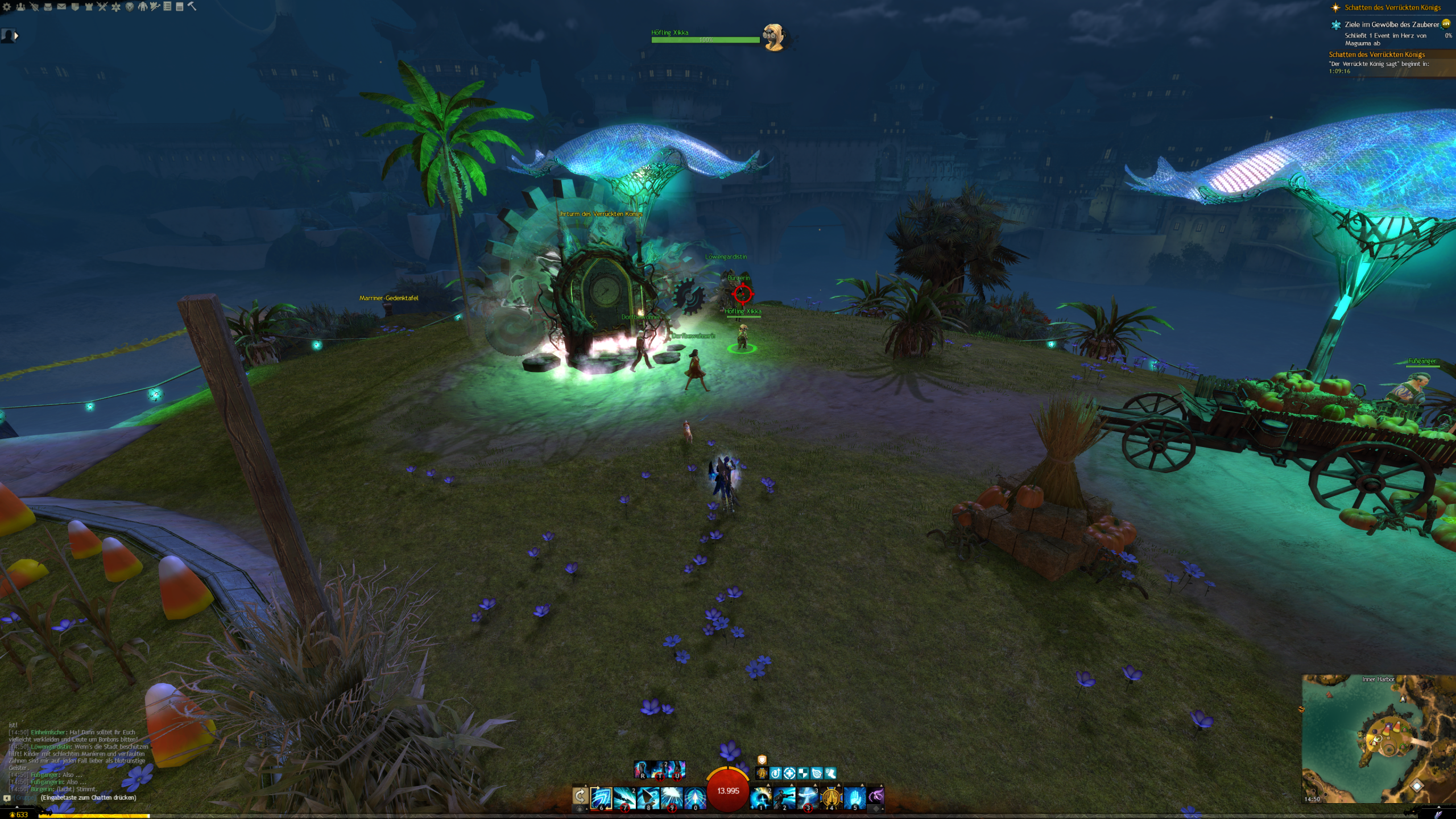Screen dimensions: 1456x819
Task: Open the Schatten des Verrückten Königs tracker
Action: (1392, 7)
